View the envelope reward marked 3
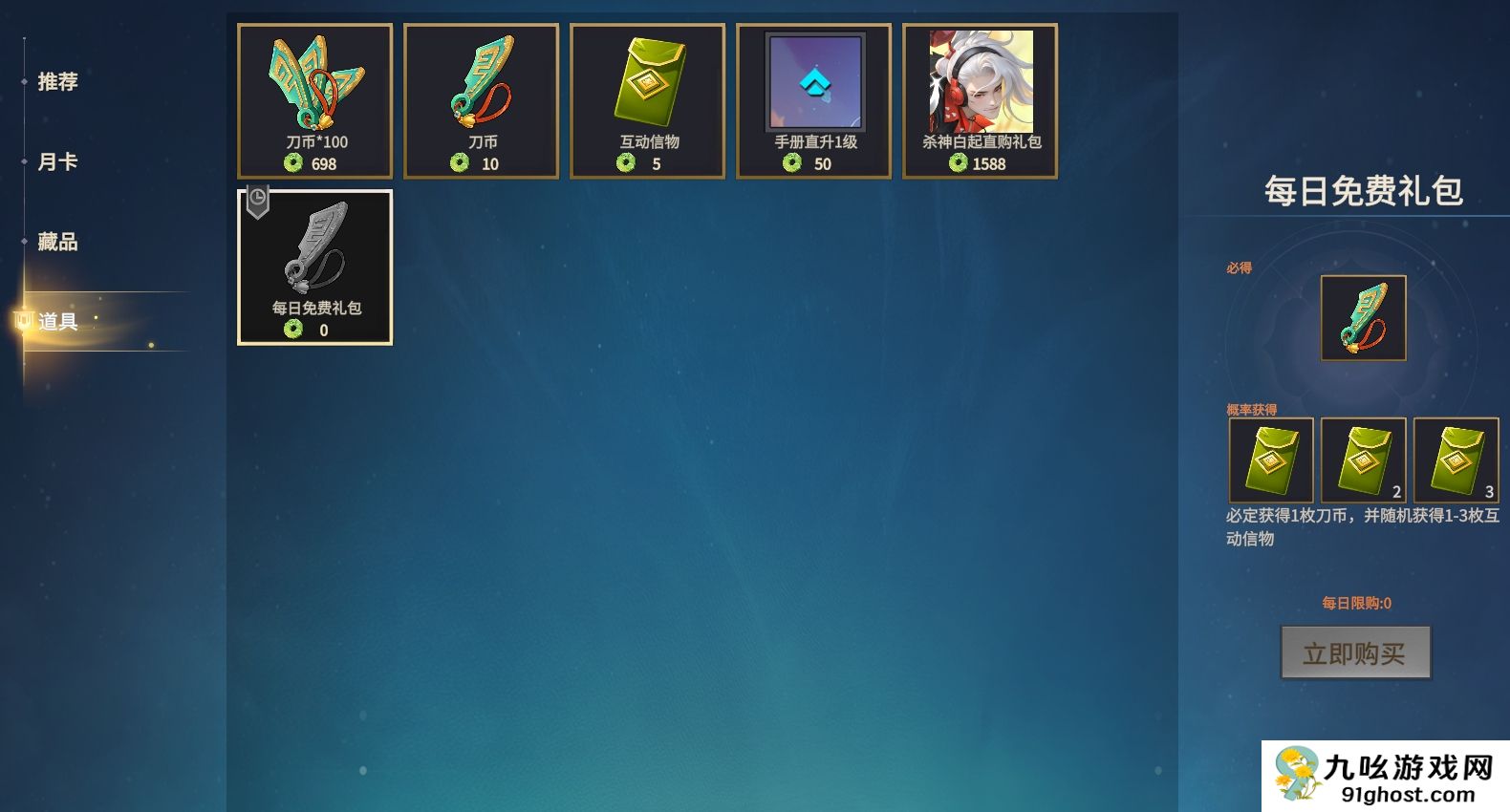Image resolution: width=1510 pixels, height=812 pixels. (x=1456, y=459)
